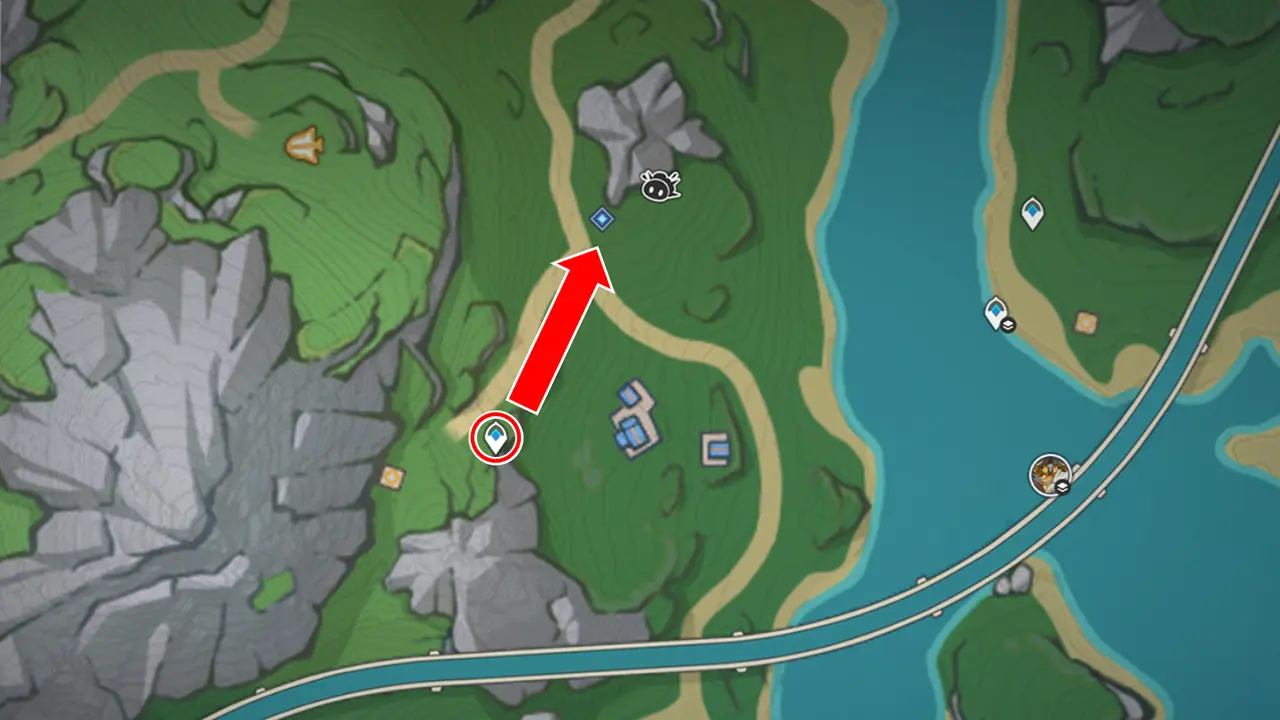Click the blue diamond map marker

click(601, 218)
